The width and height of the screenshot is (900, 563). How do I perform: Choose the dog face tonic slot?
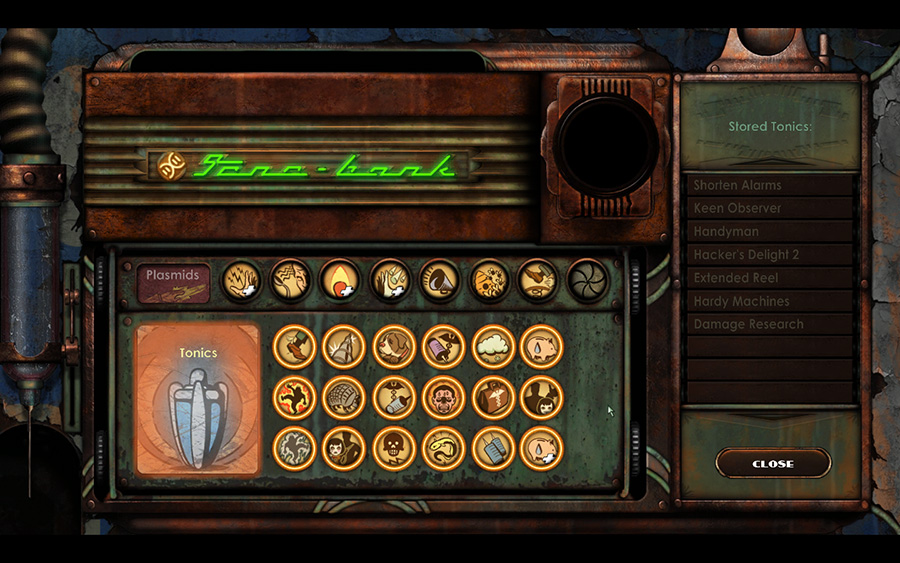point(394,346)
